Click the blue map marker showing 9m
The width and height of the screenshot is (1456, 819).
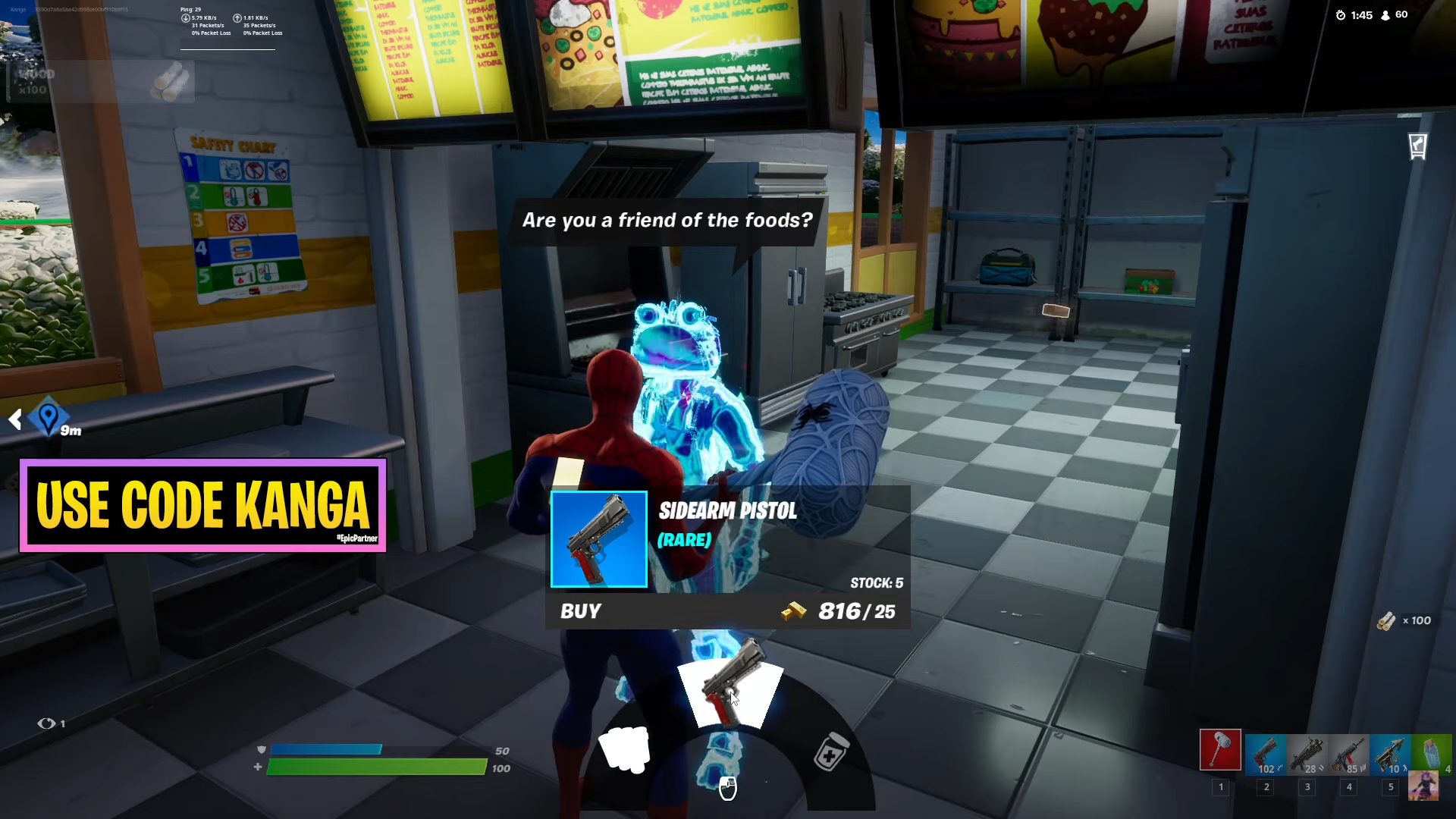(x=49, y=417)
